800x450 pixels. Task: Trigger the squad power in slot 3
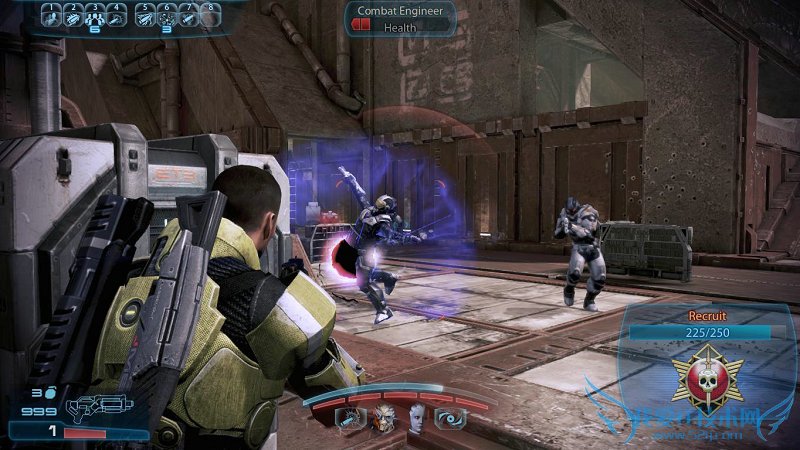(96, 16)
